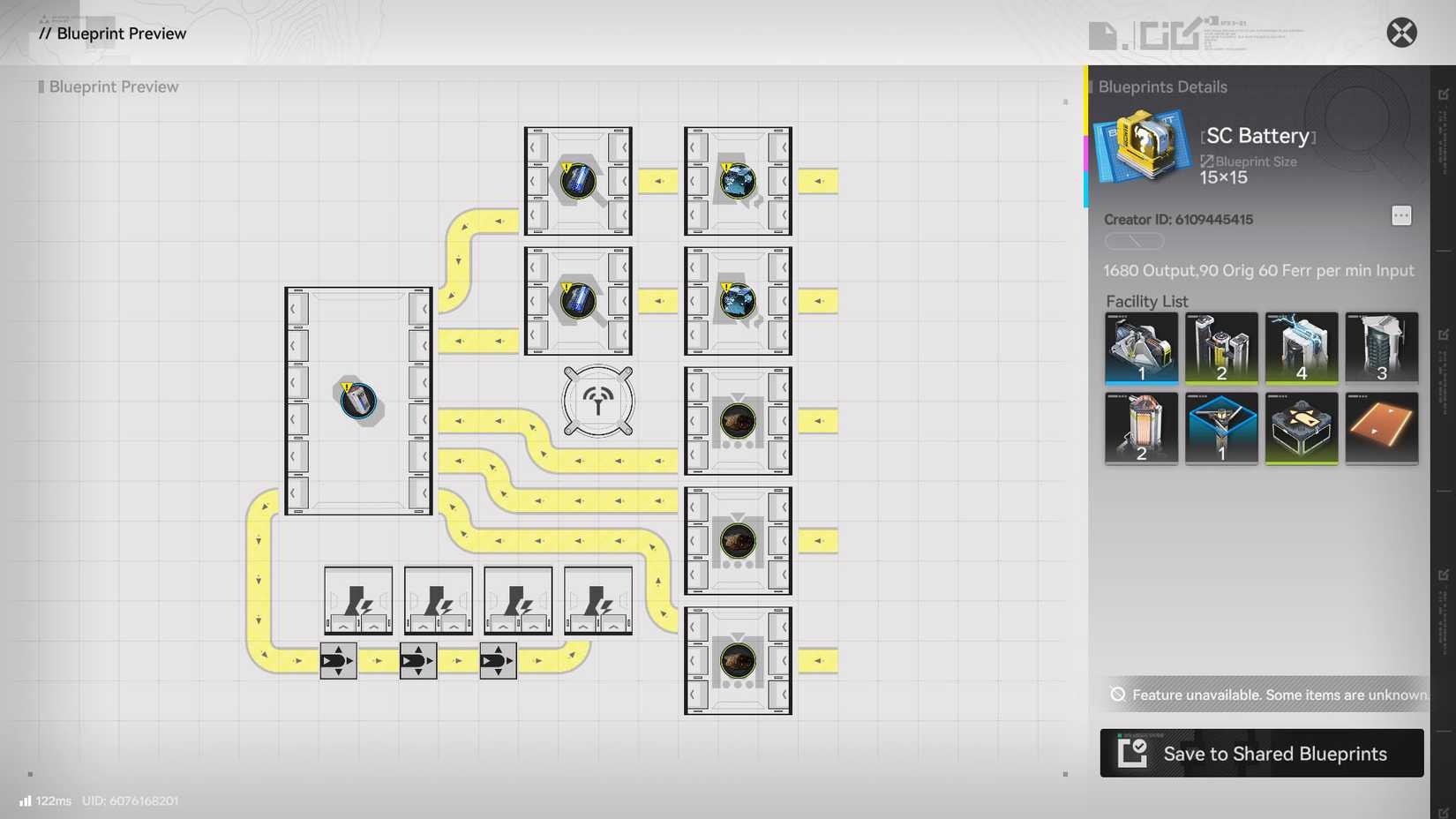This screenshot has width=1456, height=819.
Task: Select the battery pillar facility showing count 2
Action: pos(1221,348)
